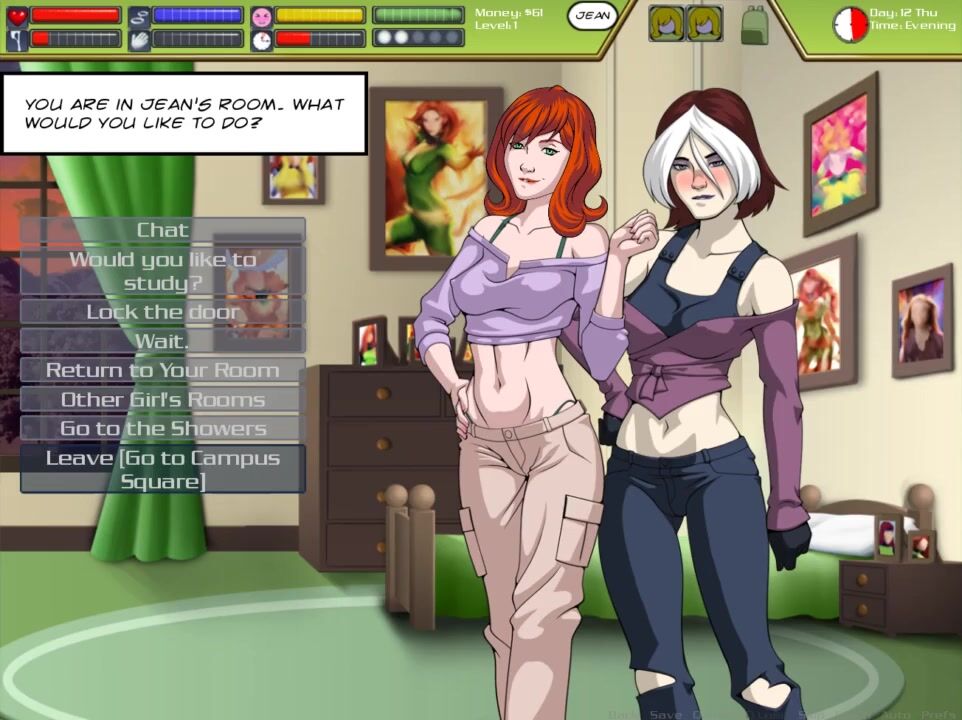Open Other Girl's Rooms
The width and height of the screenshot is (962, 720).
[x=162, y=400]
